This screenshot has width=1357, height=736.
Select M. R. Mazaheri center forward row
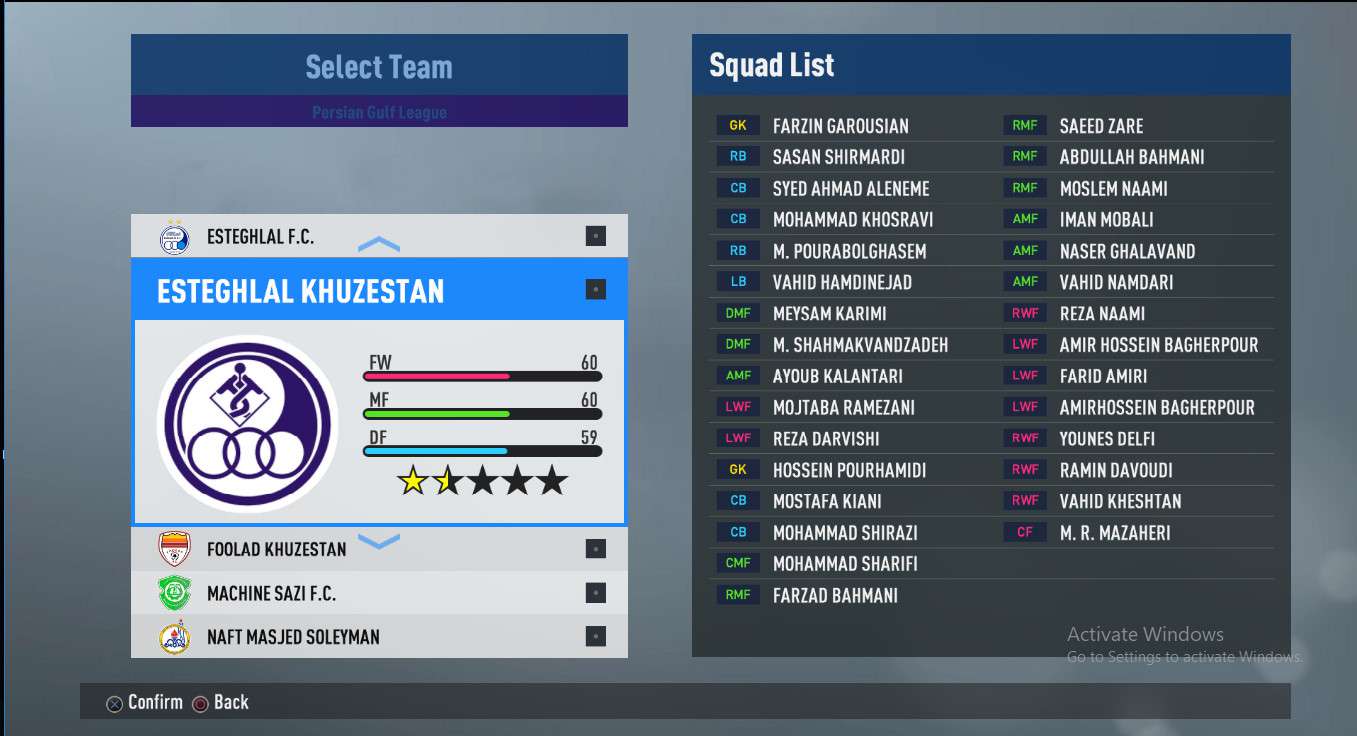coord(1114,533)
